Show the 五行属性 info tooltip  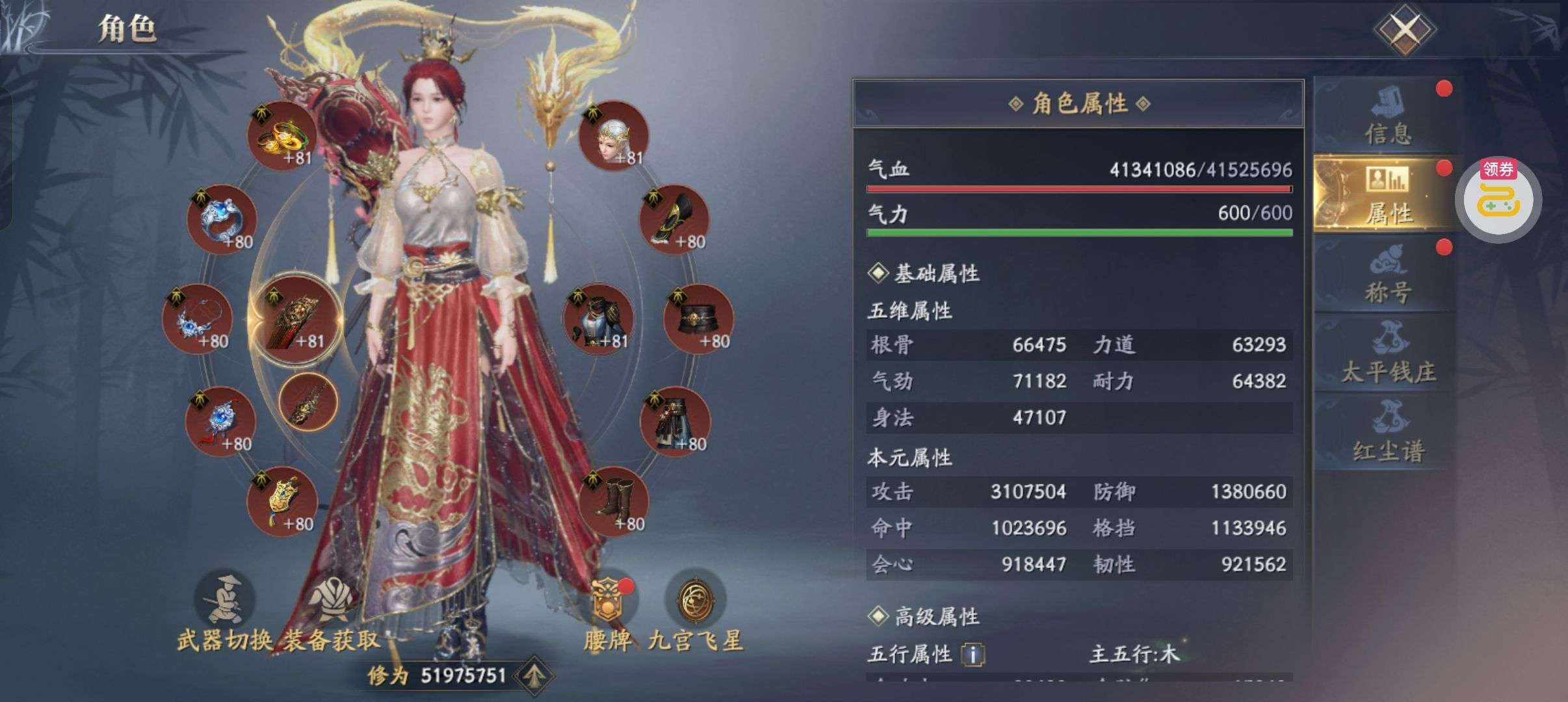pos(973,654)
